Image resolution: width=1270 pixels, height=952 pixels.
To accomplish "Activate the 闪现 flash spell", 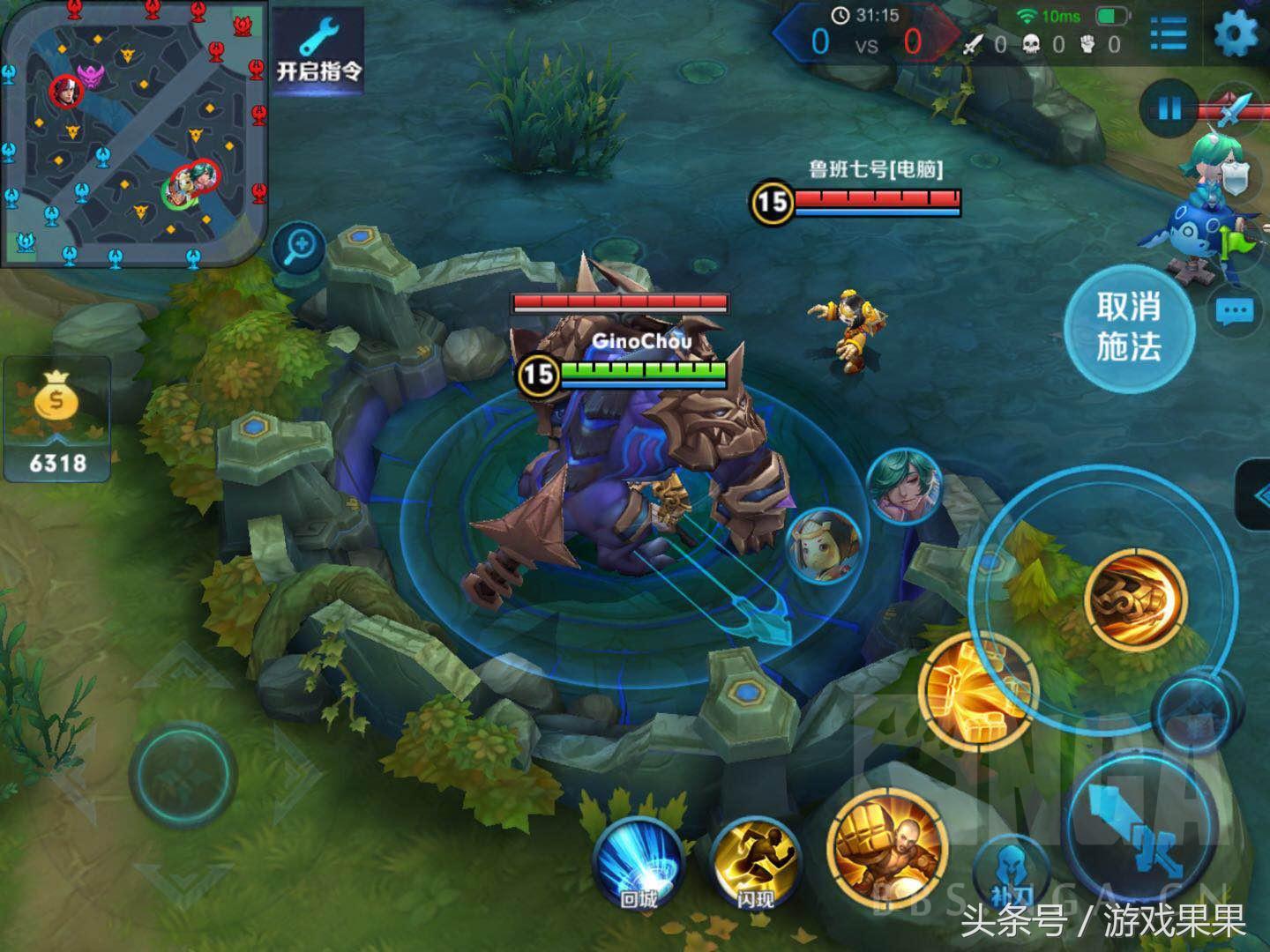I will 755,861.
